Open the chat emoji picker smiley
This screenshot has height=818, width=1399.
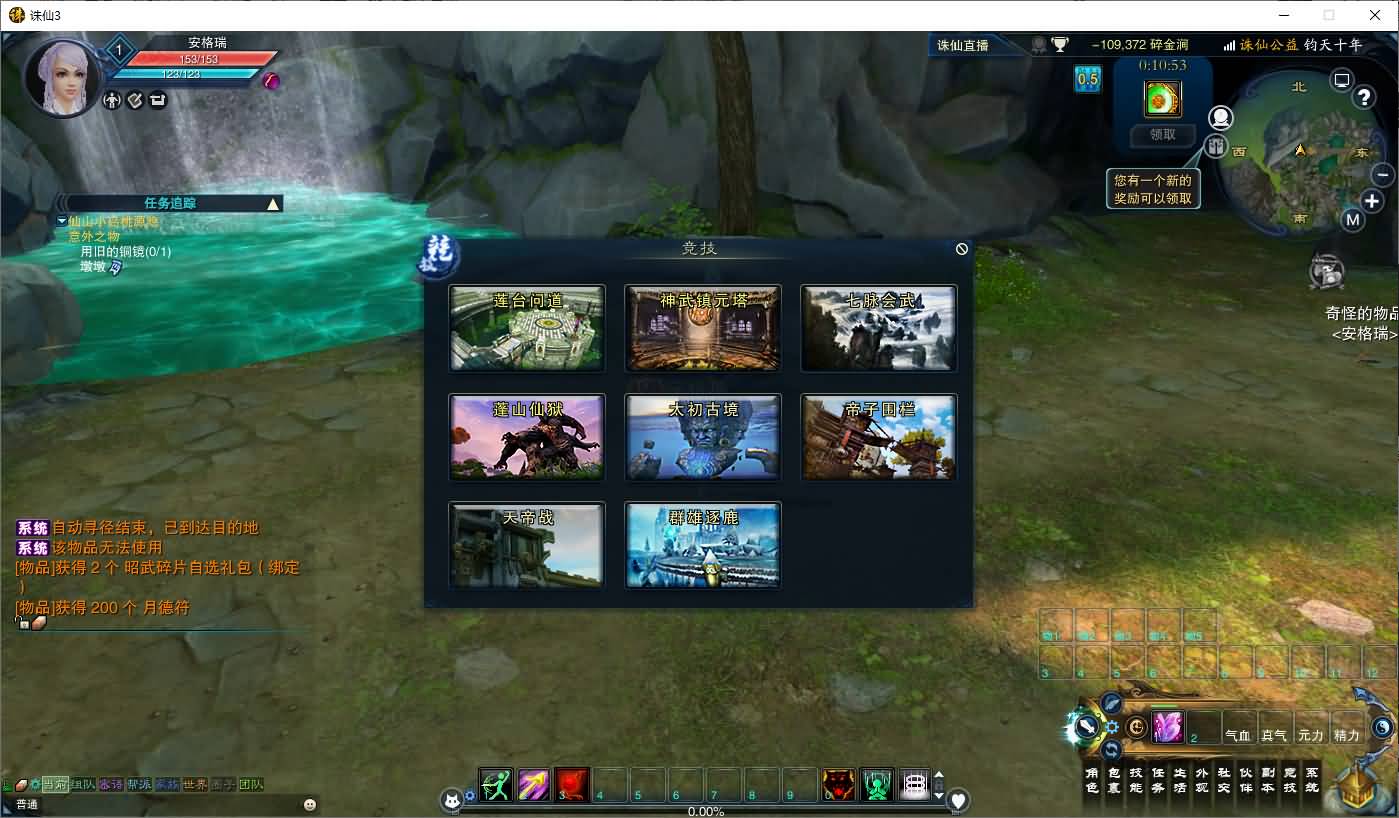[x=310, y=804]
